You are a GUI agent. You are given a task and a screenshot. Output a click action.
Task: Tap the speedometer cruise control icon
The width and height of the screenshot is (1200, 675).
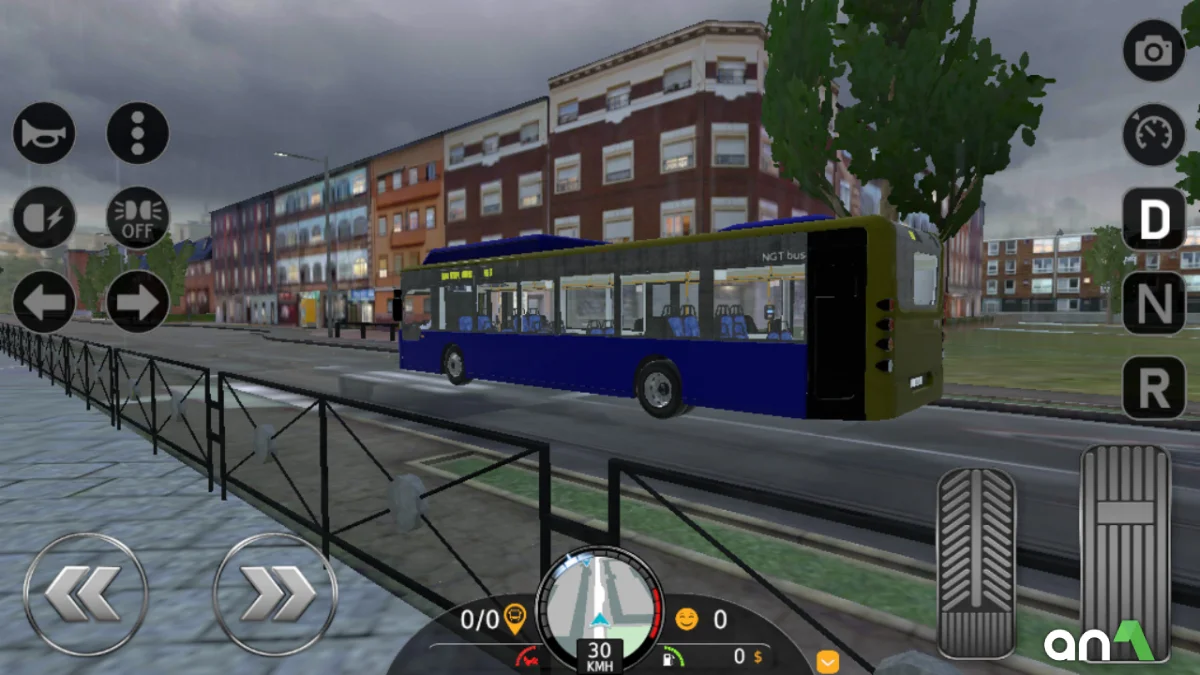point(1153,135)
